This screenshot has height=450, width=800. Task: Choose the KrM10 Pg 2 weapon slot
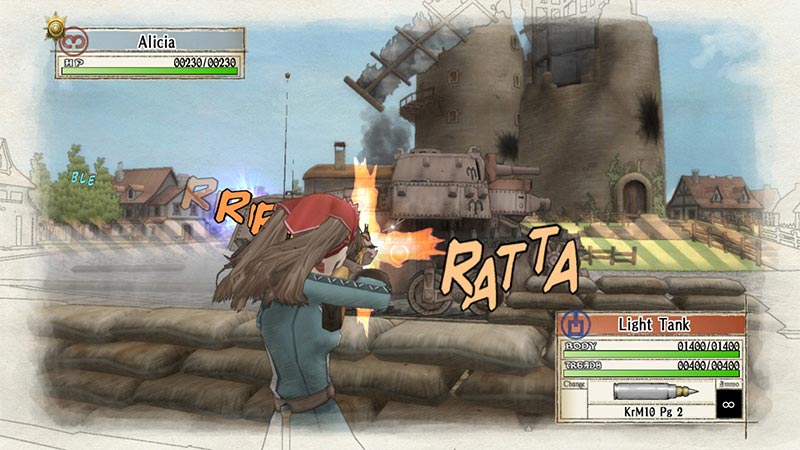(x=634, y=408)
